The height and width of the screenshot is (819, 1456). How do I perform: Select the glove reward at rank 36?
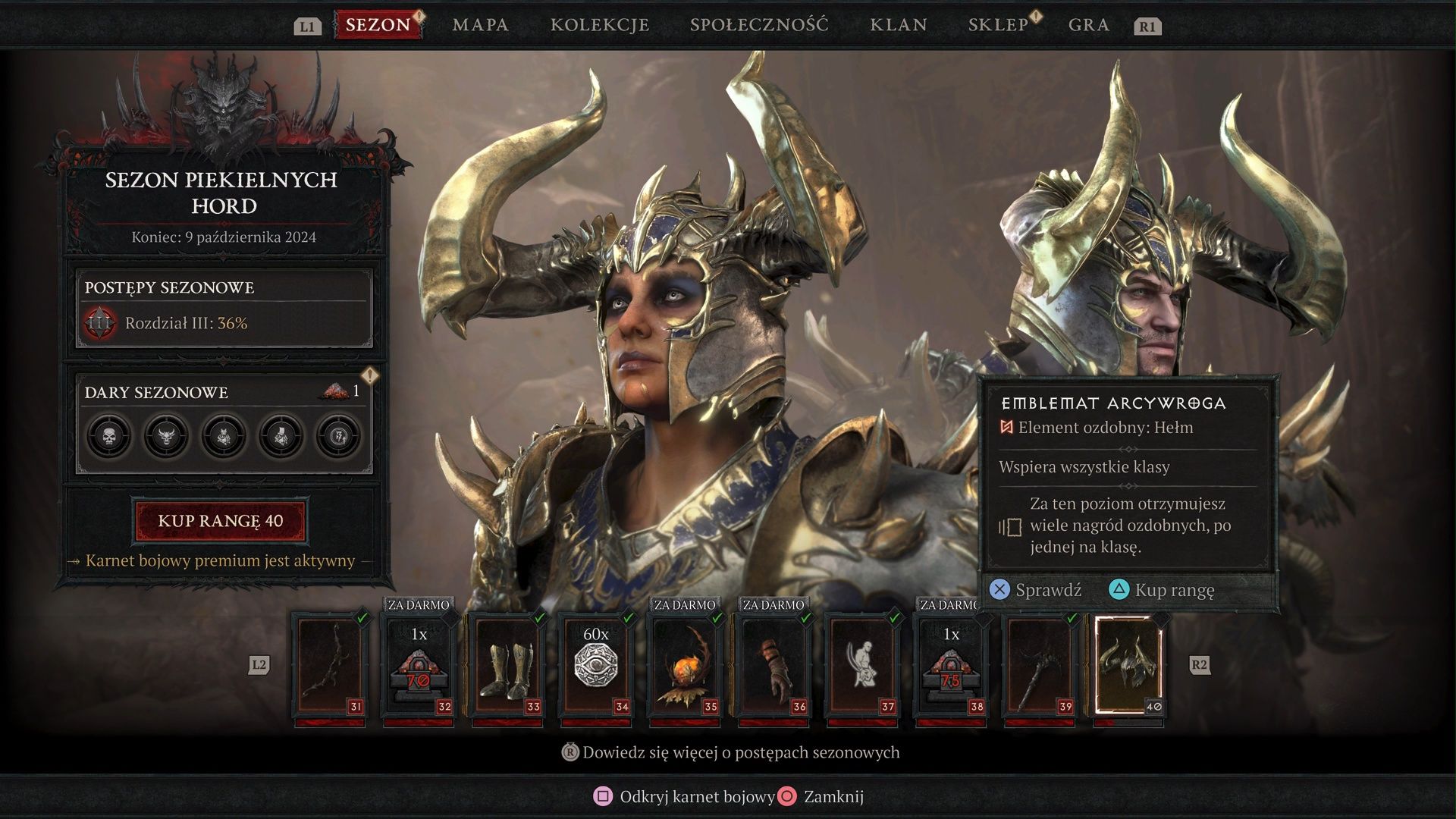click(x=773, y=666)
